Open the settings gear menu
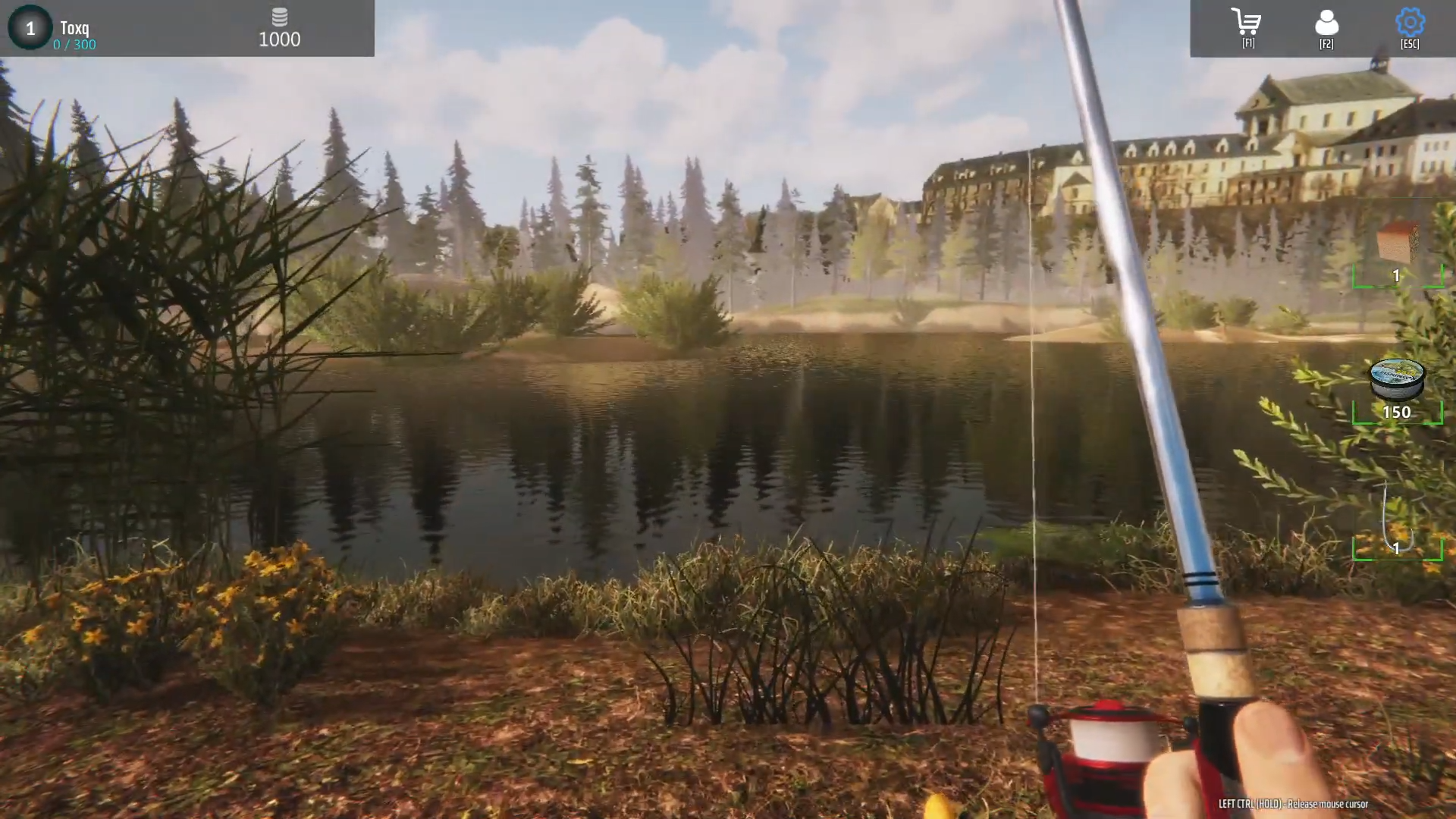 1410,24
